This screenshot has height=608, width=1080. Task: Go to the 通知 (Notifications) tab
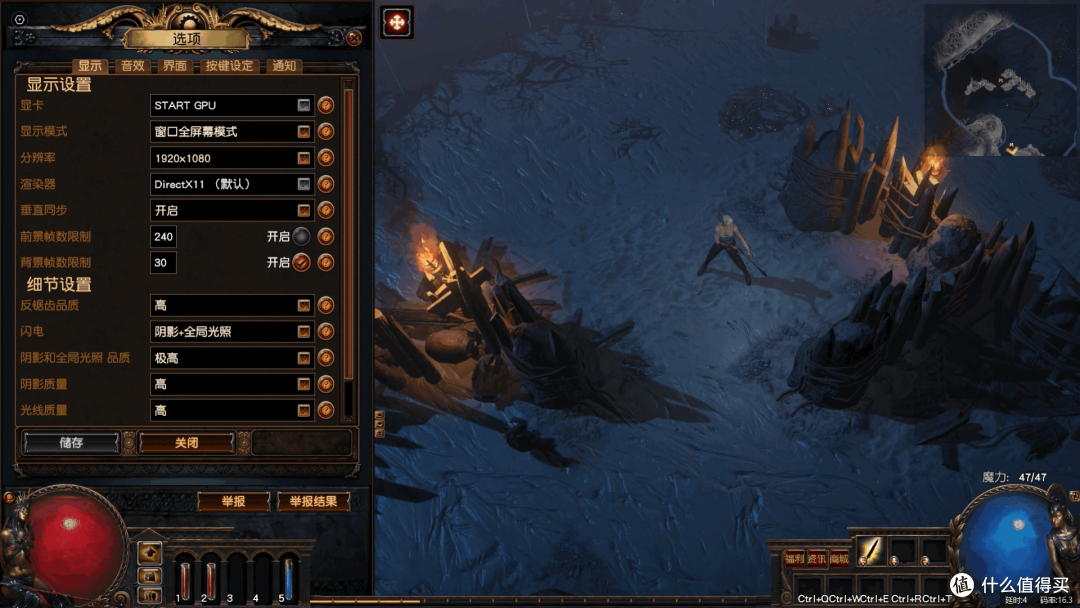[284, 66]
